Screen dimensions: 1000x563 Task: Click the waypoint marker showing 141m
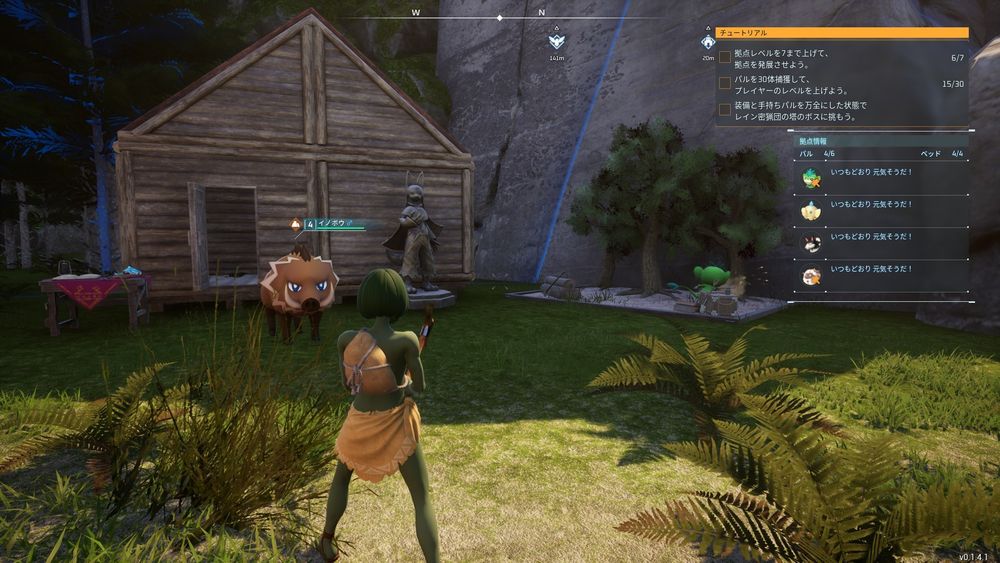556,42
